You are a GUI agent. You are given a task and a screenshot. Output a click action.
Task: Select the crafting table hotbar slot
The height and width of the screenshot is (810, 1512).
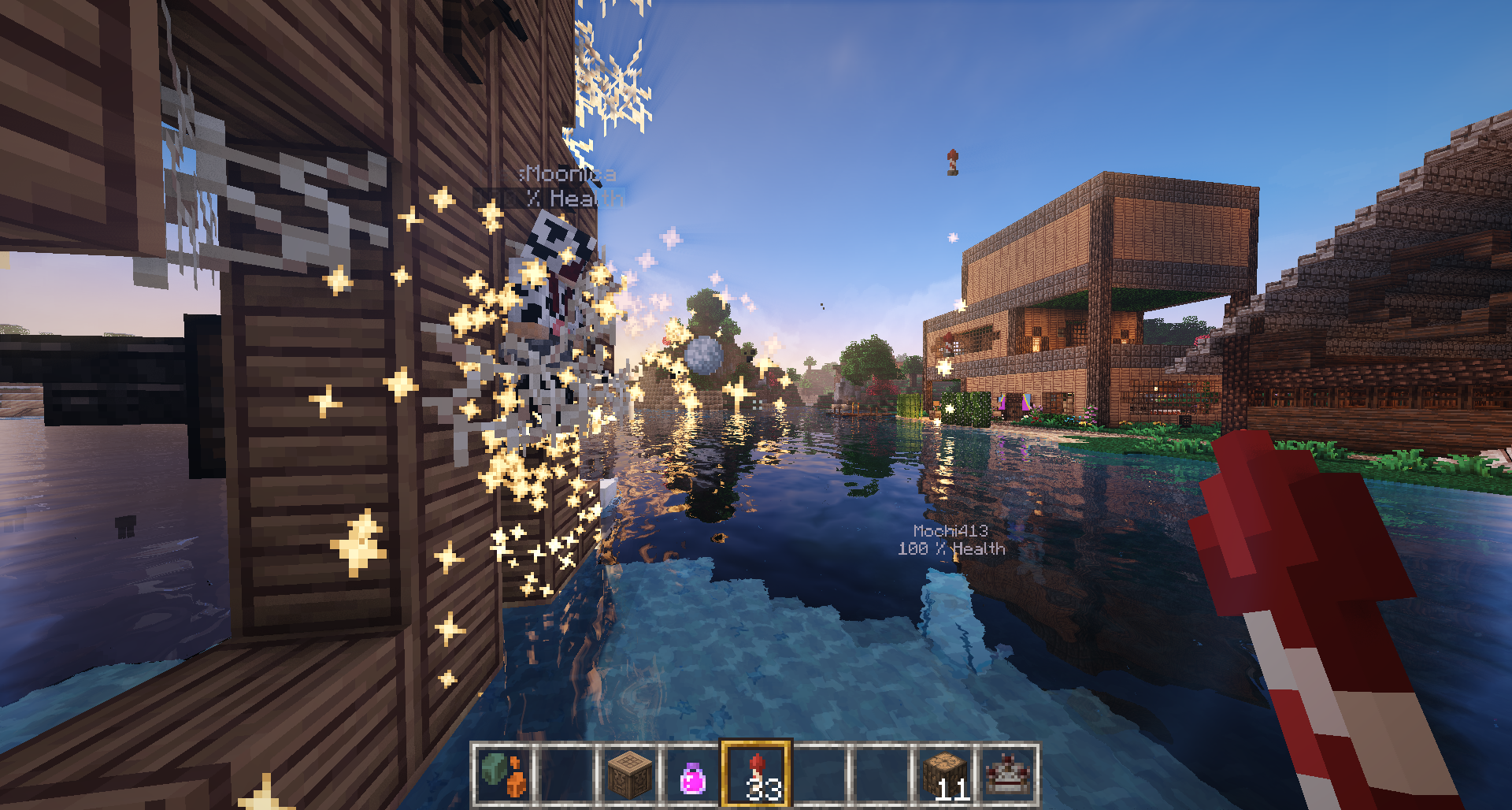click(x=630, y=775)
